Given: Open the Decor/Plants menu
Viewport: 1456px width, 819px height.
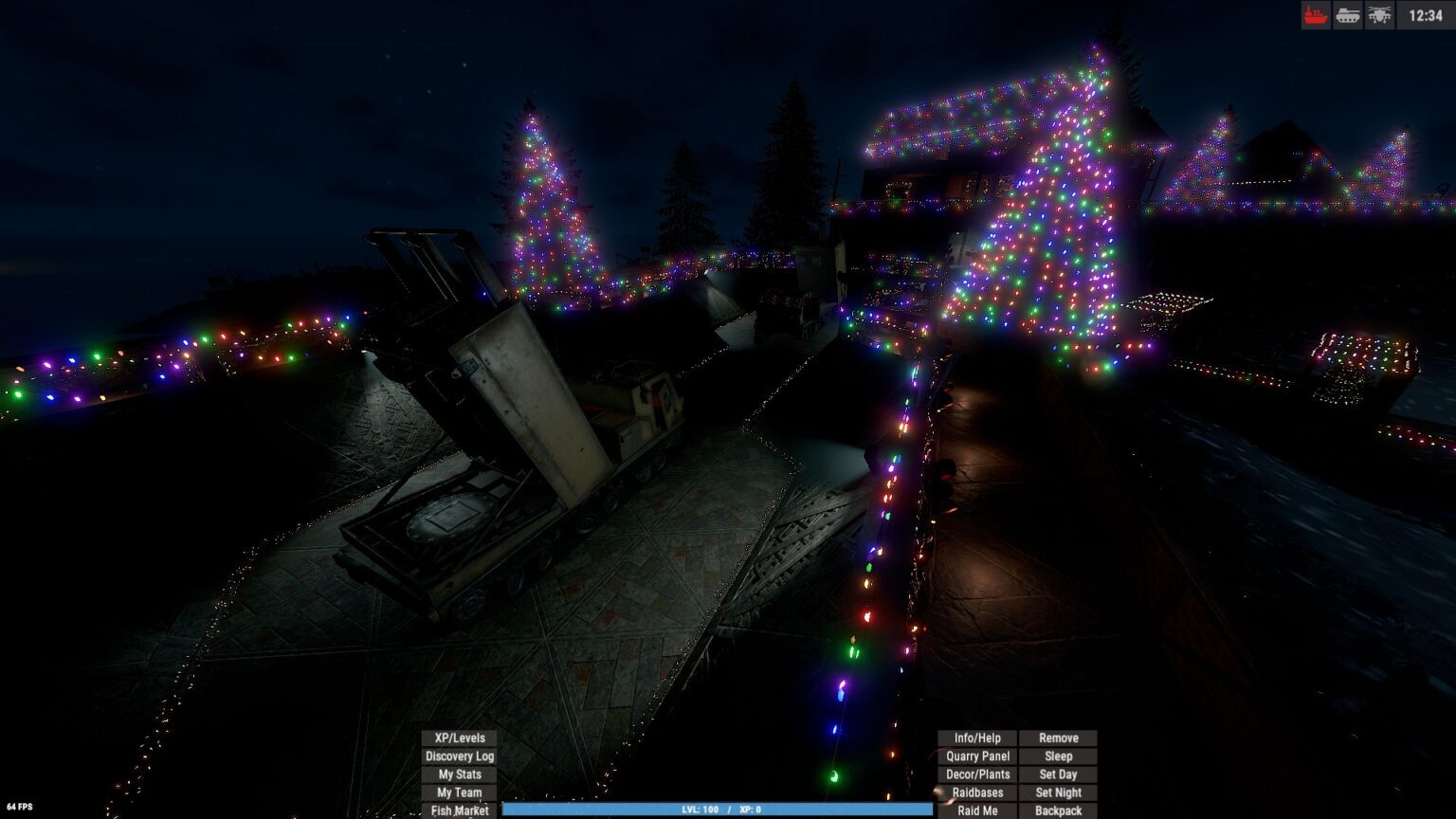Looking at the screenshot, I should point(977,774).
